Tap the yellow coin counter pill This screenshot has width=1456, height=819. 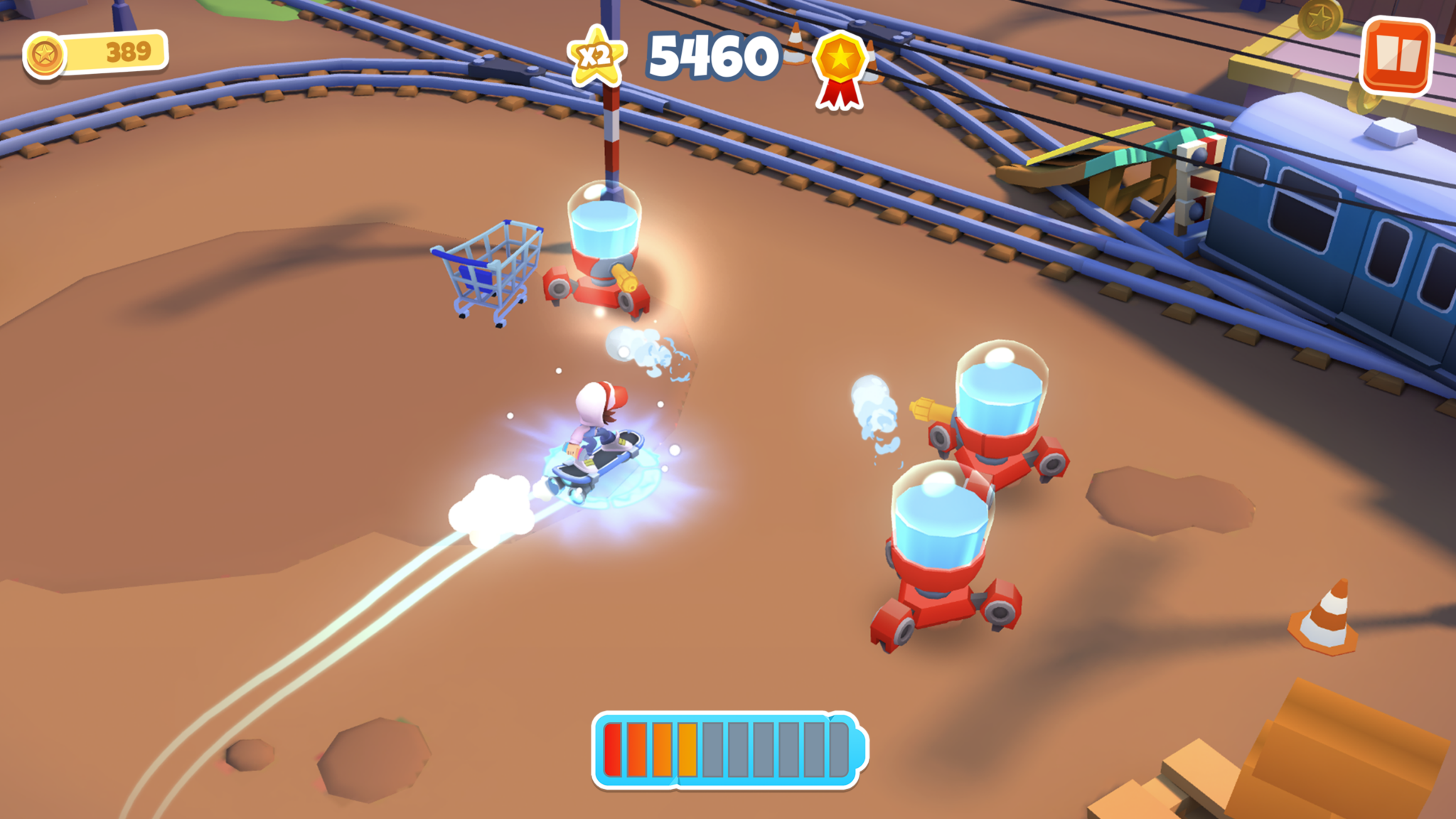[x=96, y=50]
